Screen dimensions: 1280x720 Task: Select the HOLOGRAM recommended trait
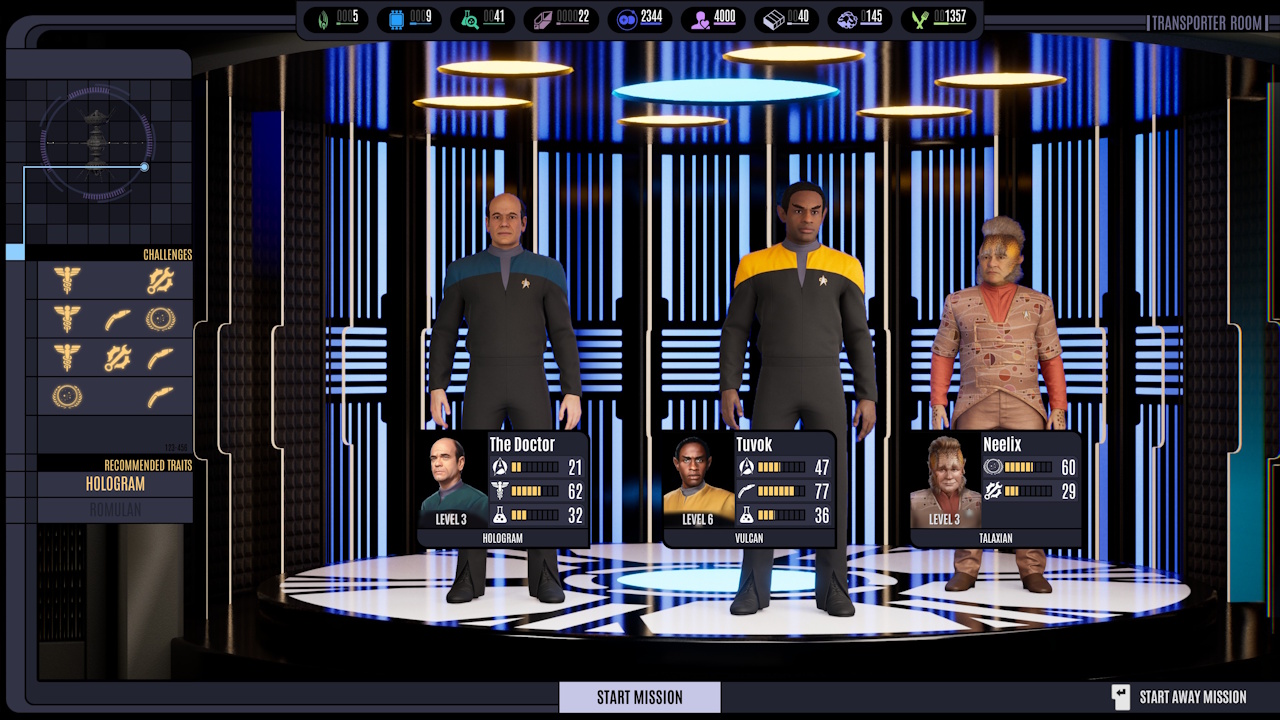click(x=115, y=484)
